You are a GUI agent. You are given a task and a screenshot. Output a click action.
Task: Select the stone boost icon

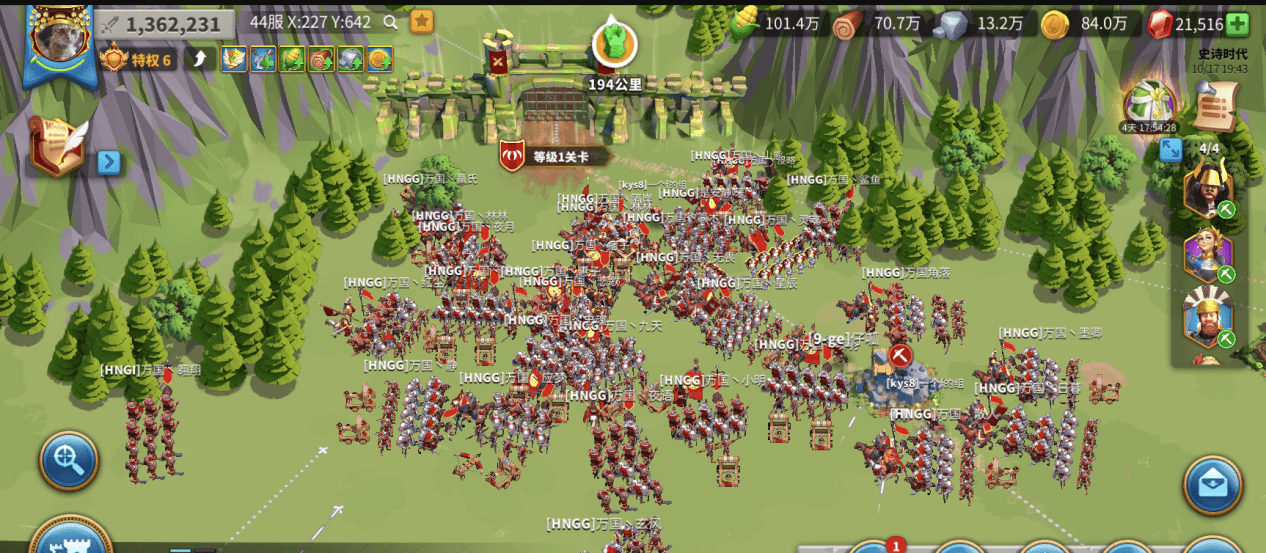point(350,59)
